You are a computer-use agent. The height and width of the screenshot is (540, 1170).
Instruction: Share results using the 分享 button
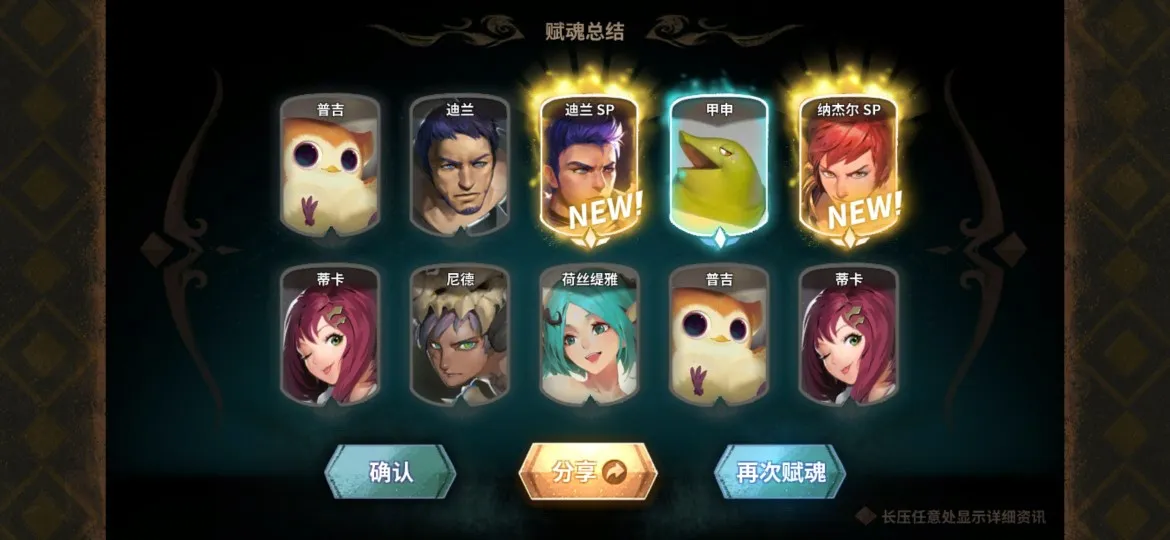(588, 472)
